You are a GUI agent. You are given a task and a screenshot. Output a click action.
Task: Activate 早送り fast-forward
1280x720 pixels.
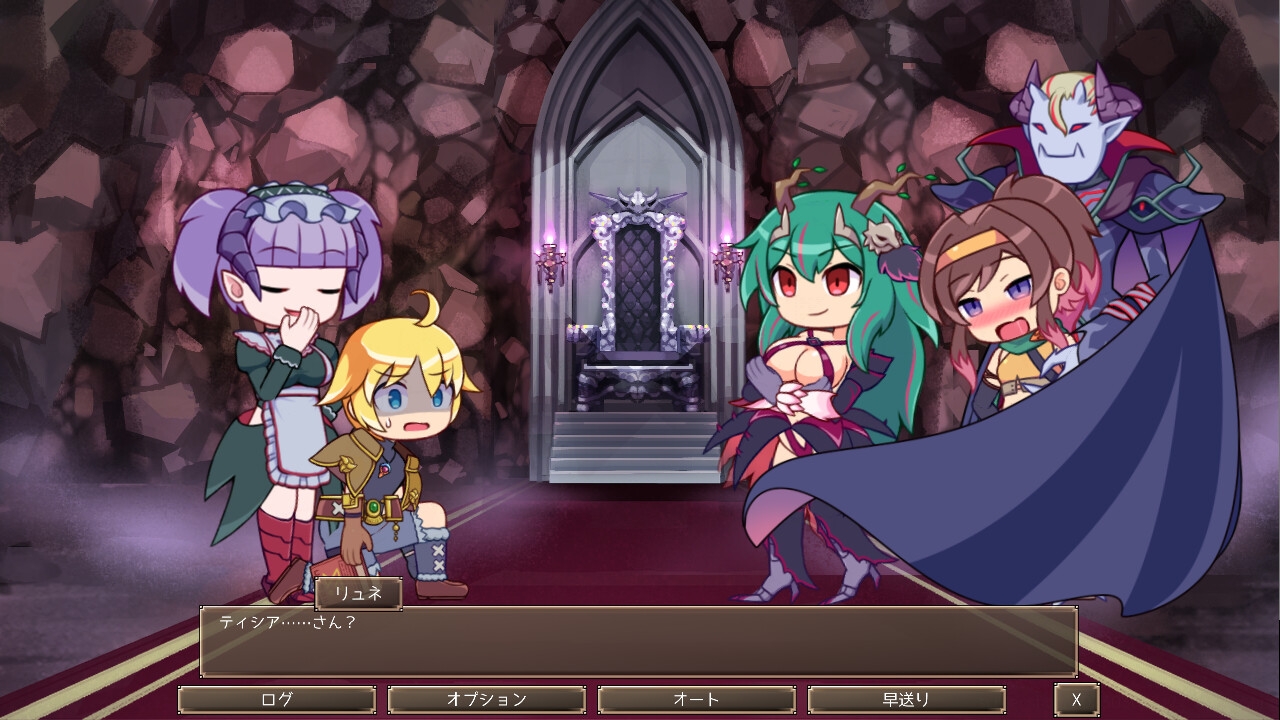point(906,699)
